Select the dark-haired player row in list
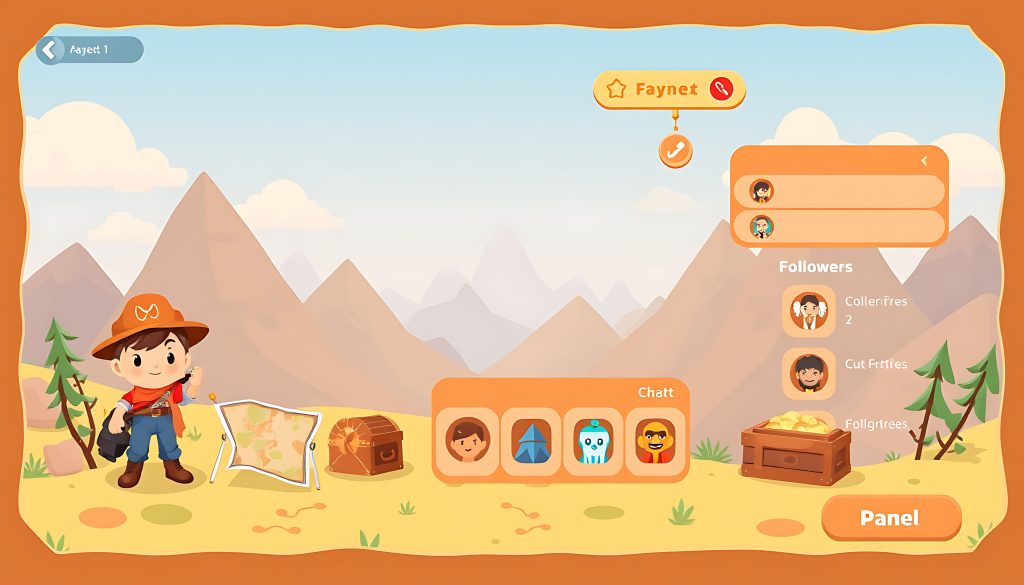The width and height of the screenshot is (1024, 585). coord(838,191)
